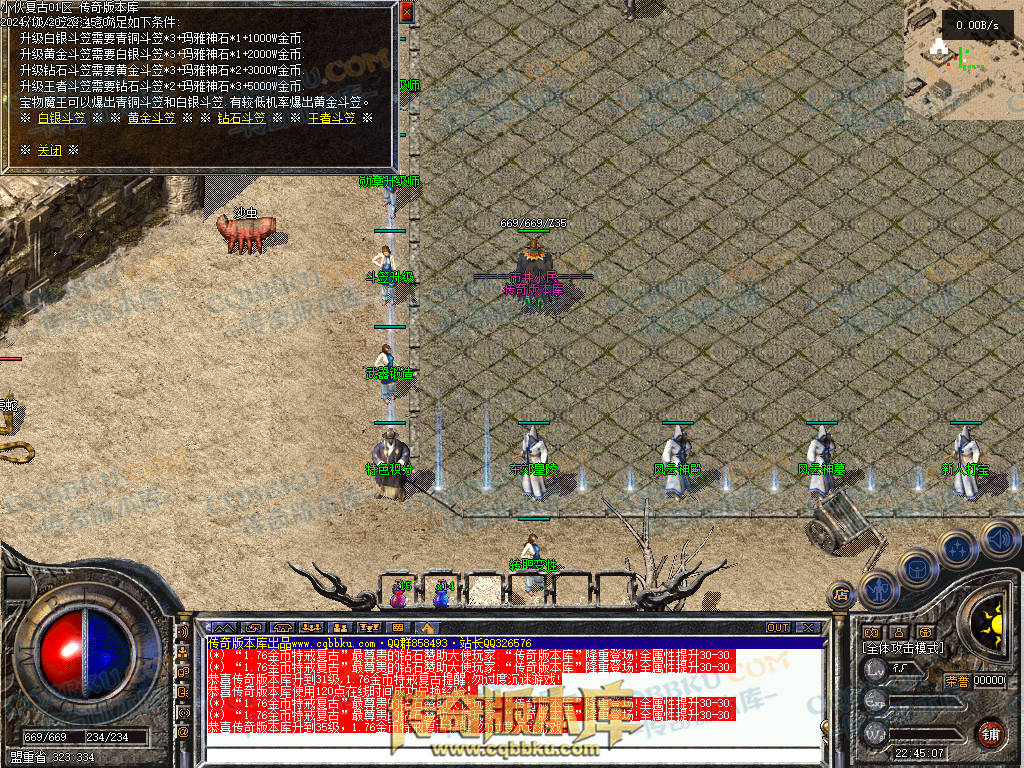Image resolution: width=1024 pixels, height=768 pixels.
Task: Click the 关闭 link in the dialog
Action: [x=50, y=150]
